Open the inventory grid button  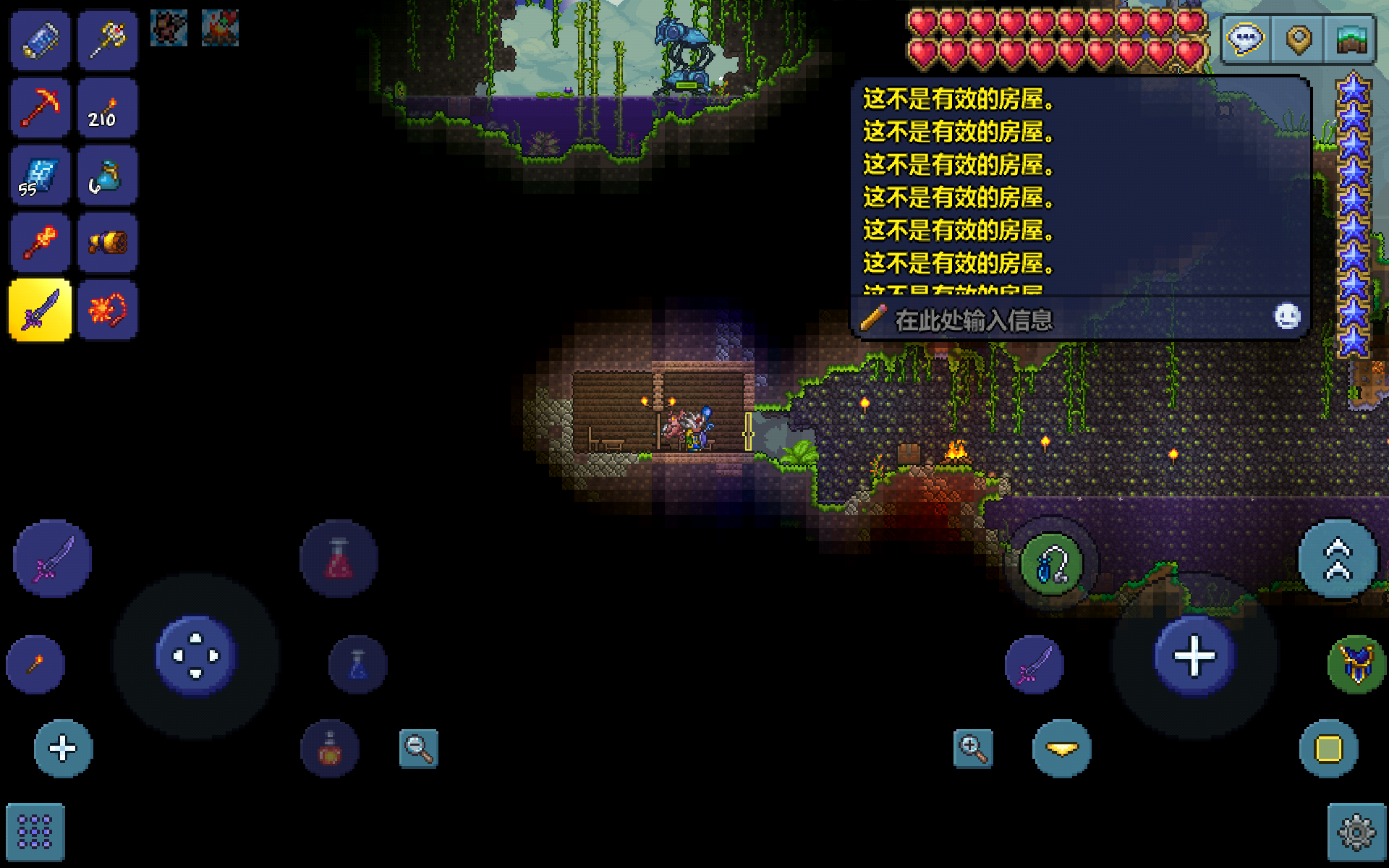35,833
